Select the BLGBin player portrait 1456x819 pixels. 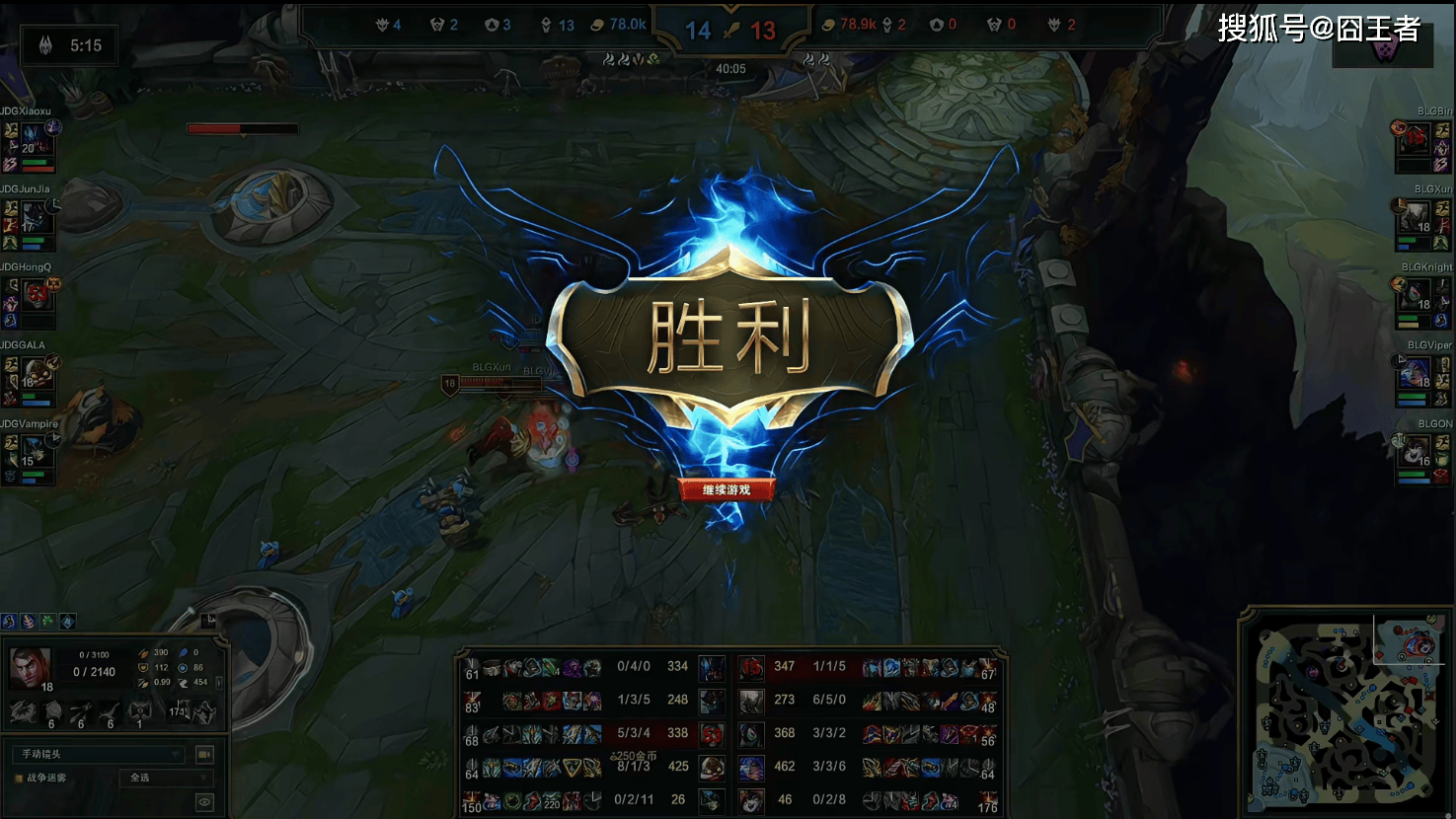coord(1416,141)
